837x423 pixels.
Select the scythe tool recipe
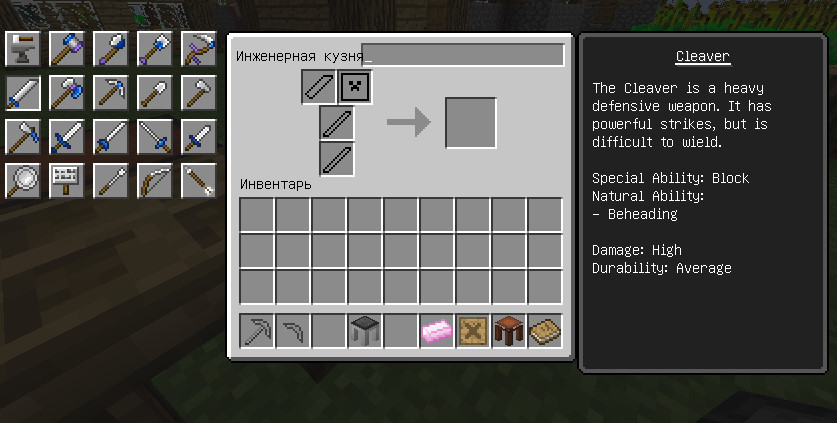click(x=198, y=49)
